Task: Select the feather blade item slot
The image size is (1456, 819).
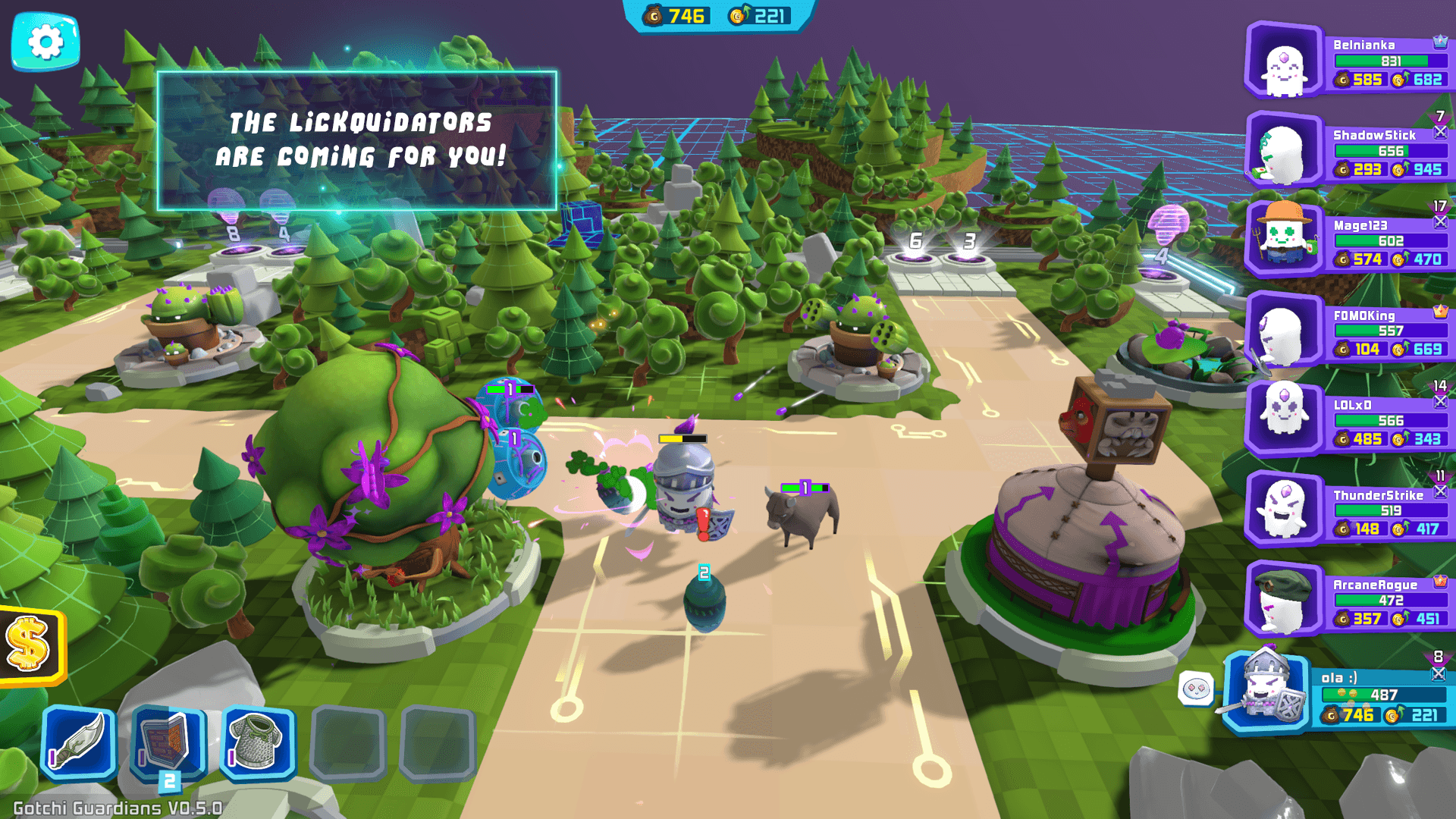Action: 79,742
